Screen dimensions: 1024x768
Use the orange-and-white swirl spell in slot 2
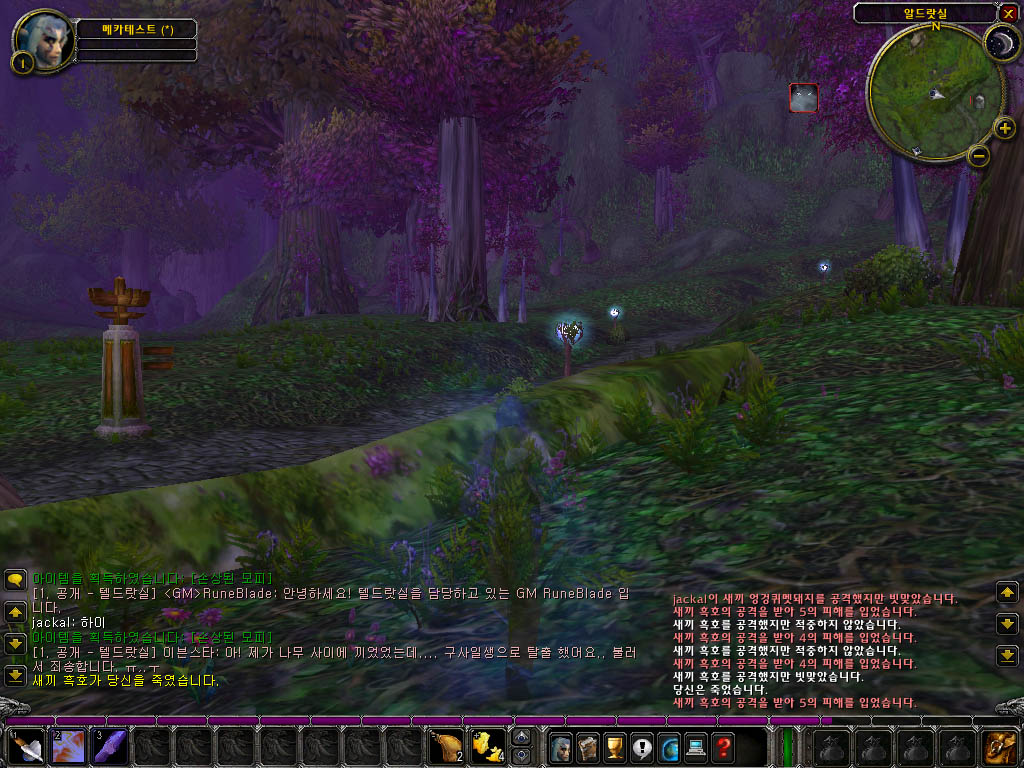69,747
